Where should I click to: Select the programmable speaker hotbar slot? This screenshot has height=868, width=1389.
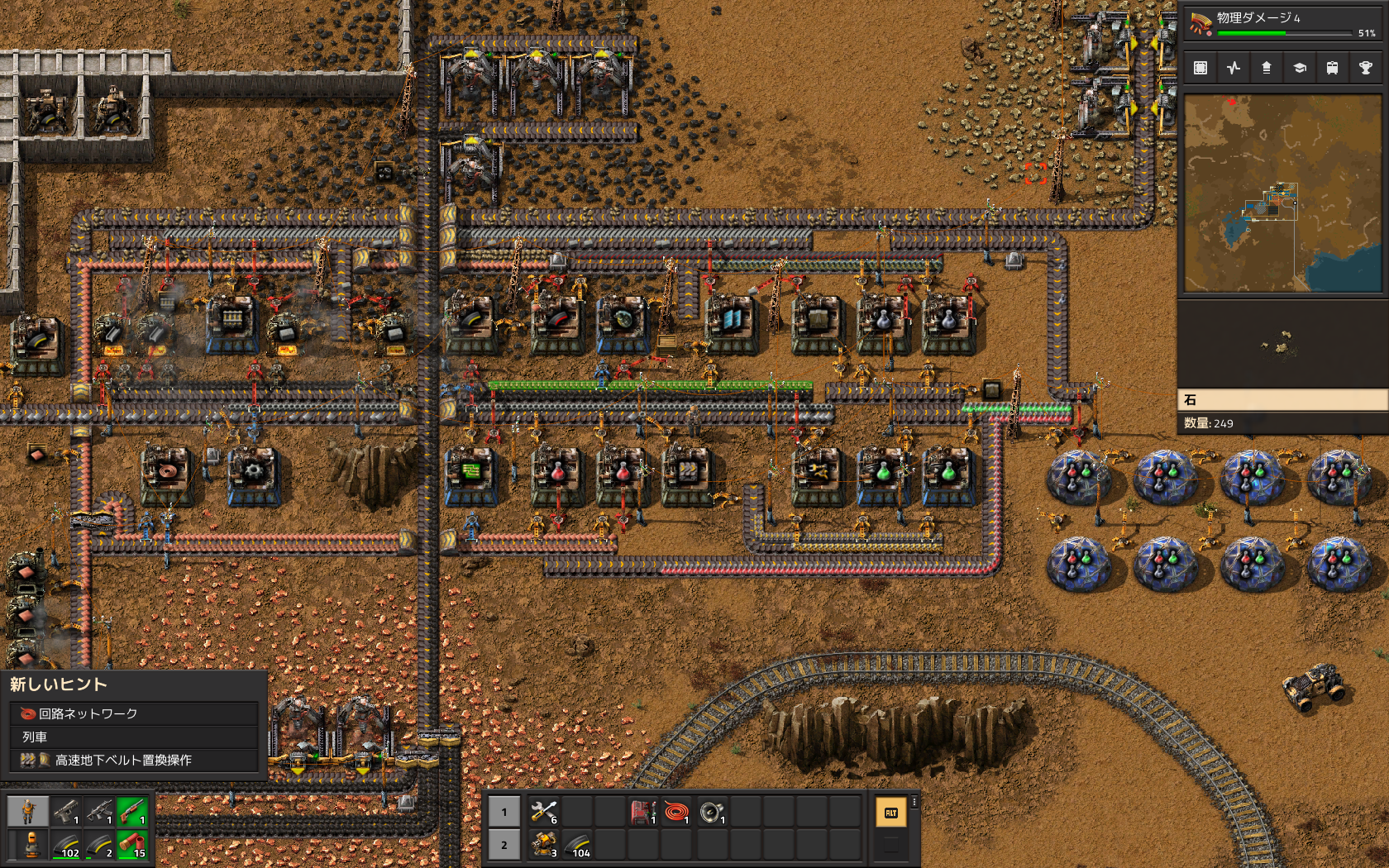711,812
